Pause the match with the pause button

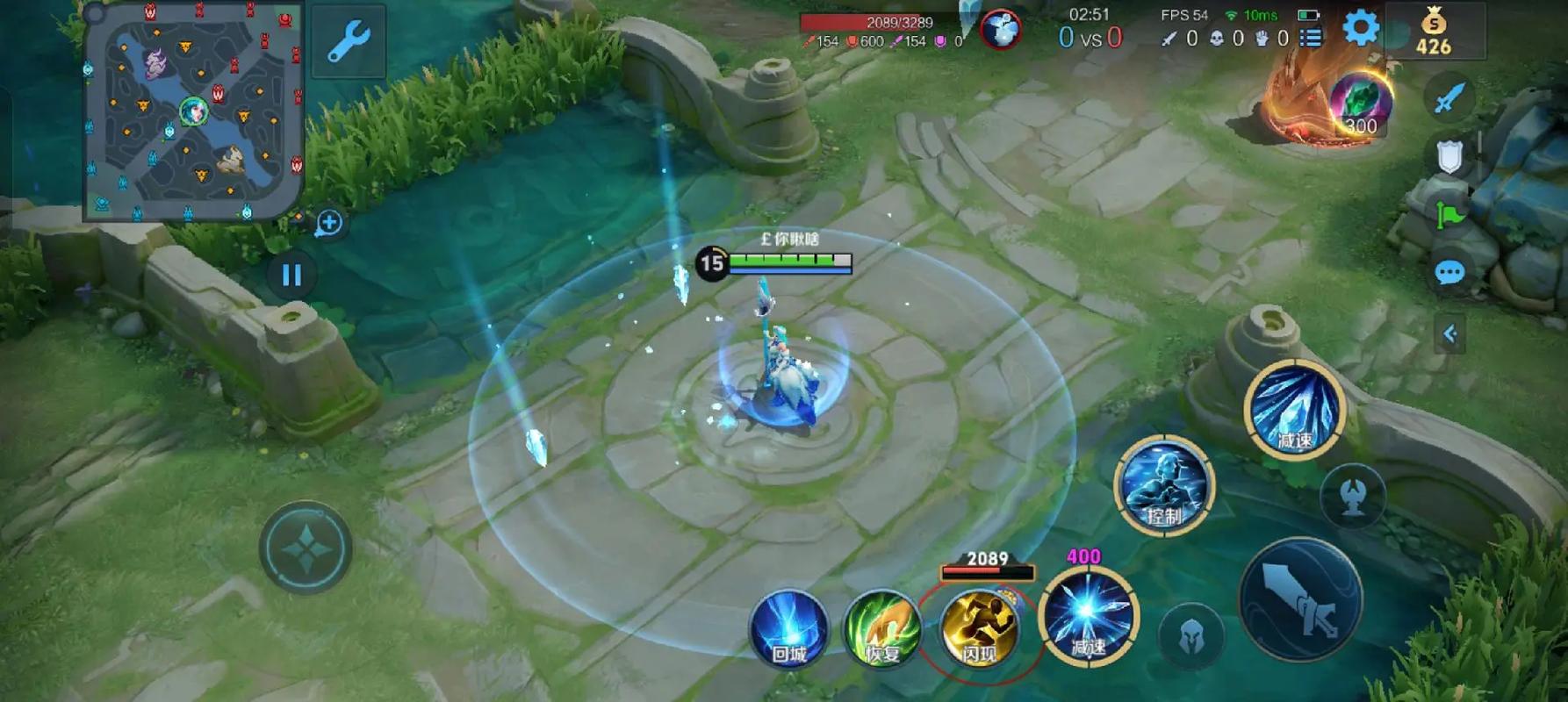(291, 276)
